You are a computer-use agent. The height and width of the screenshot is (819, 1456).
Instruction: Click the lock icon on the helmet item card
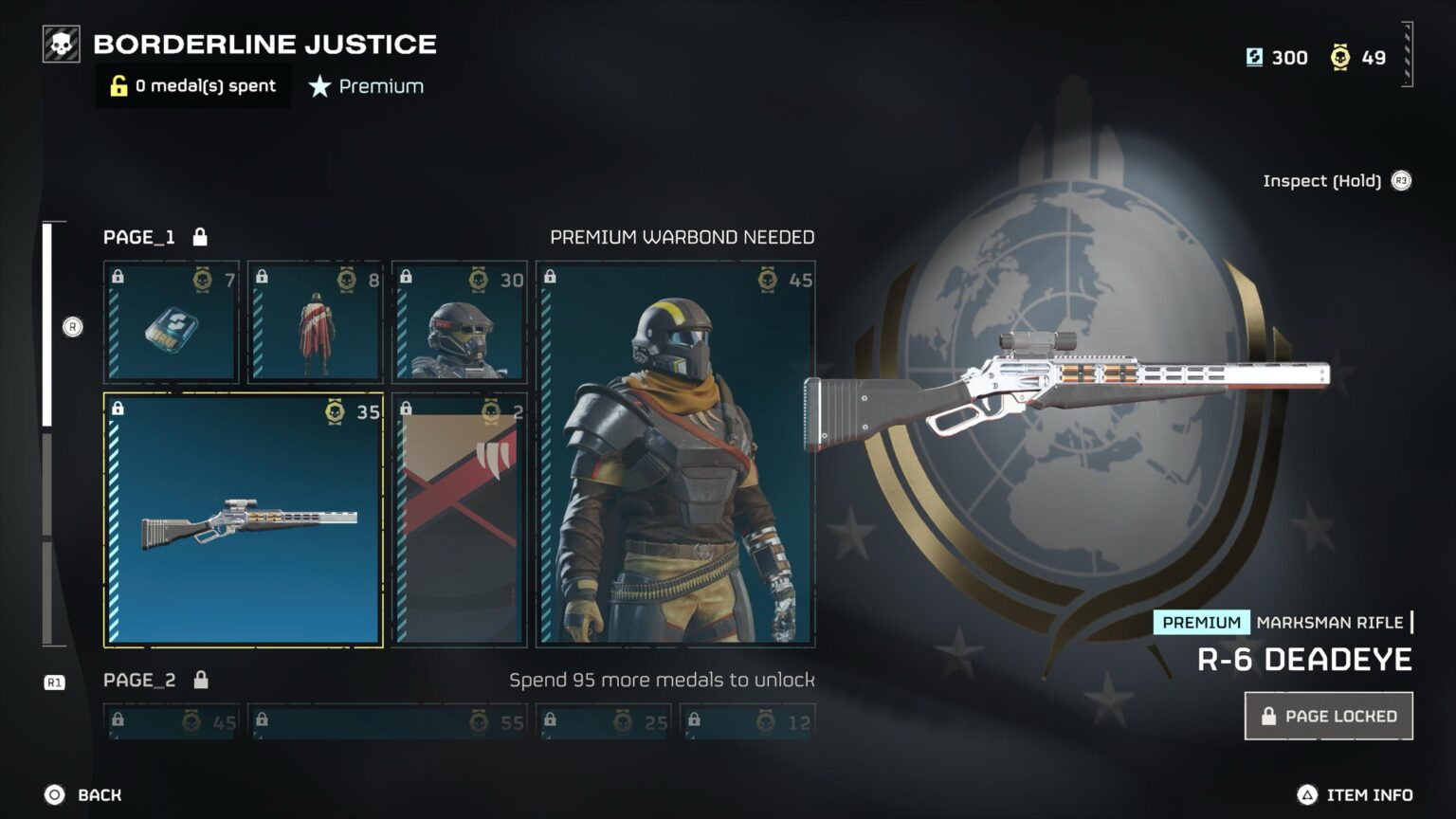tap(406, 280)
